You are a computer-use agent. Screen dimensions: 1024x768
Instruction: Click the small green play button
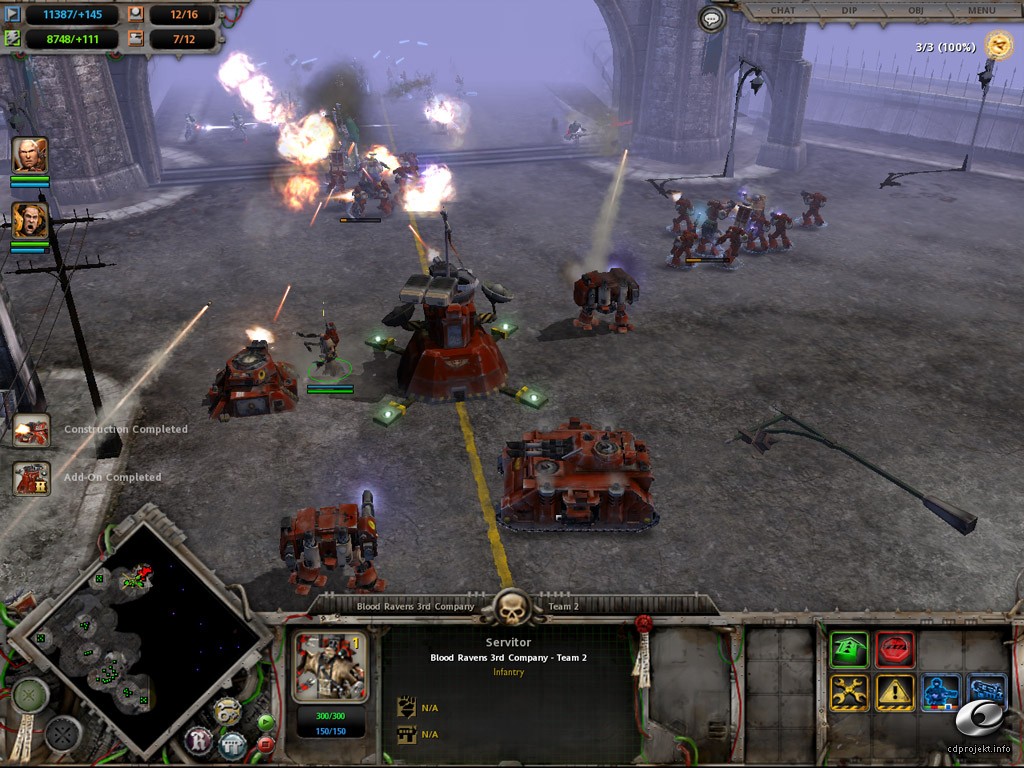(265, 722)
